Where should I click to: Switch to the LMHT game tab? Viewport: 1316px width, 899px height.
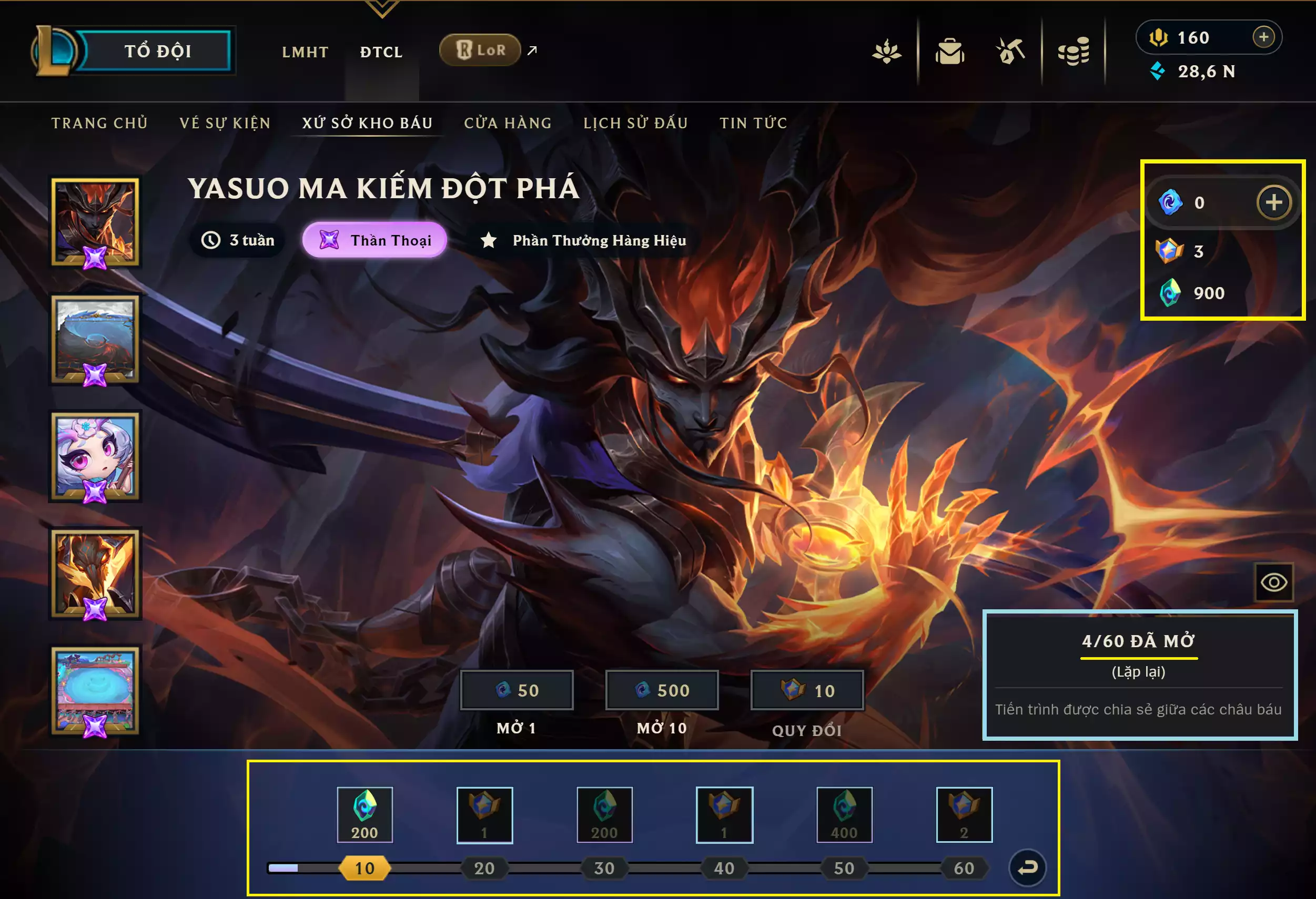pos(305,52)
